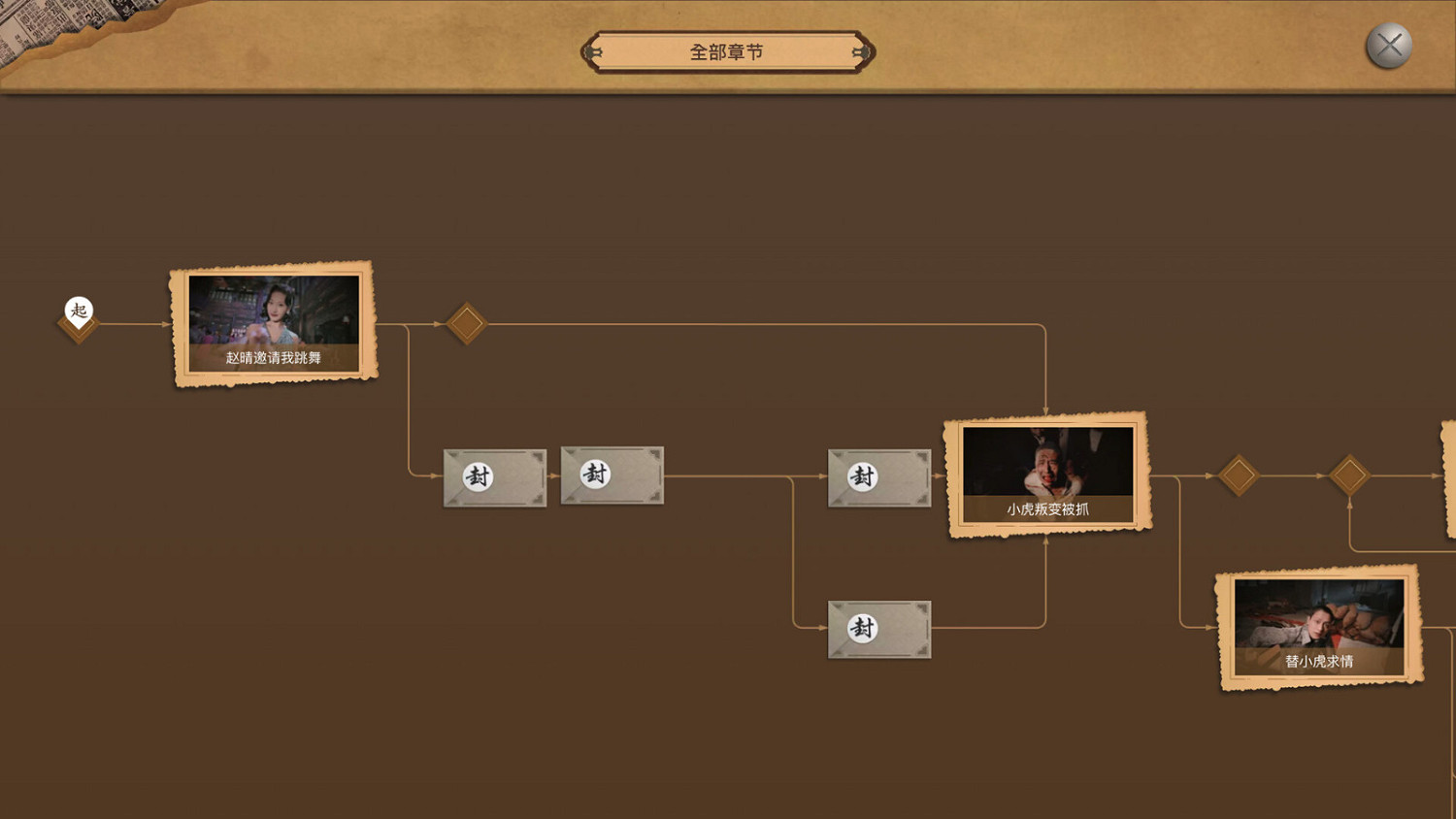Select the second sealed '封' node in the row
Screen dimensions: 1456x819
pyautogui.click(x=612, y=476)
